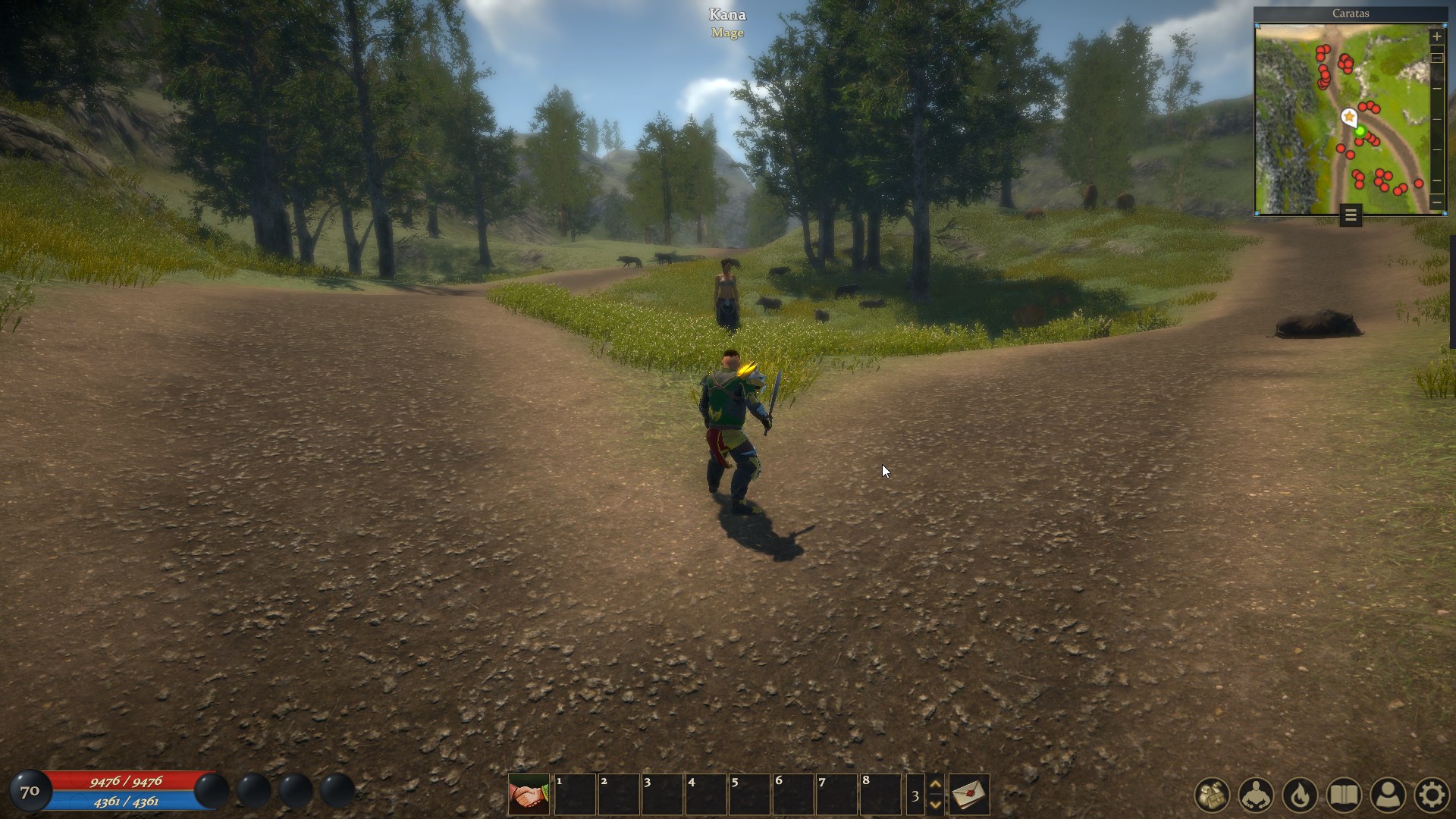Select hotbar slot number 1
This screenshot has height=819, width=1456.
point(575,794)
